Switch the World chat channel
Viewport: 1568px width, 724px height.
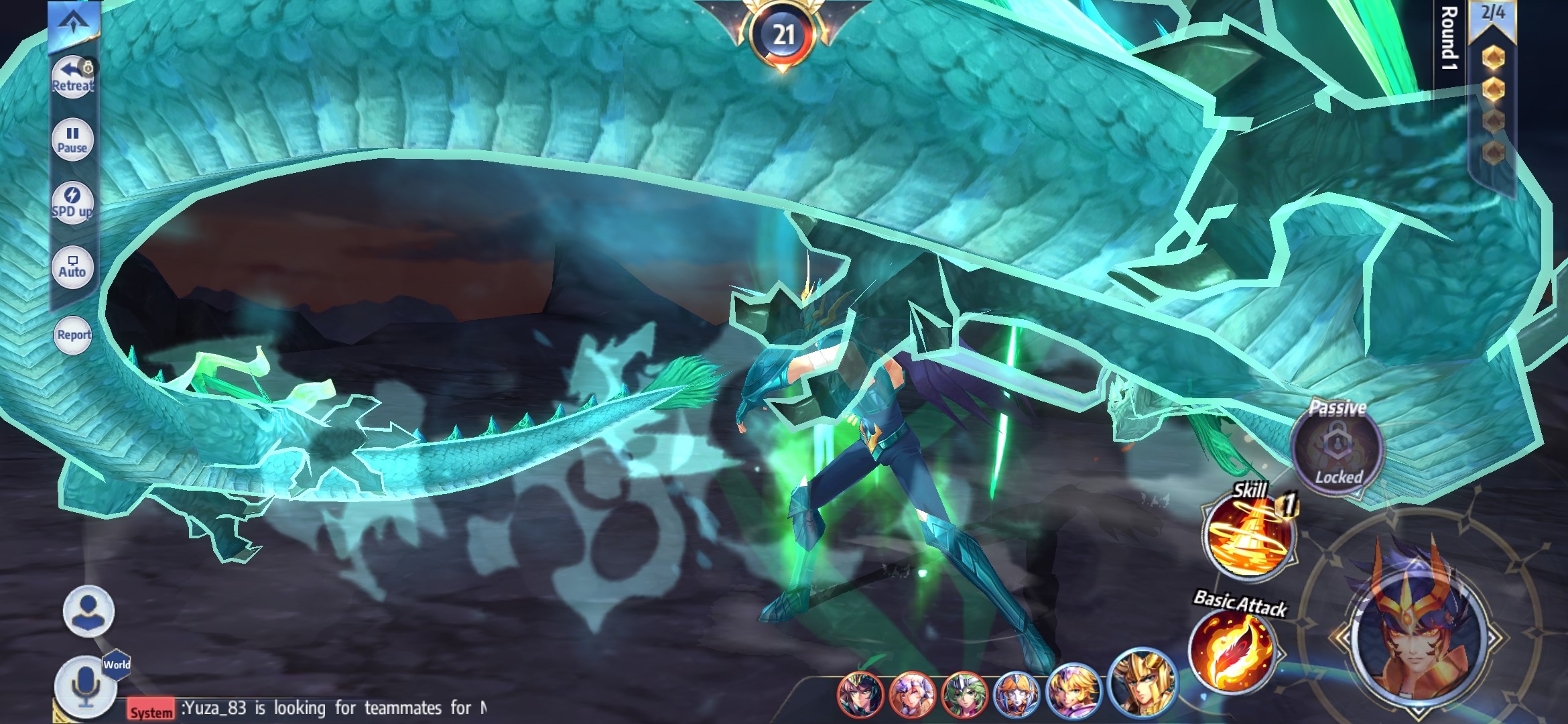[x=117, y=664]
